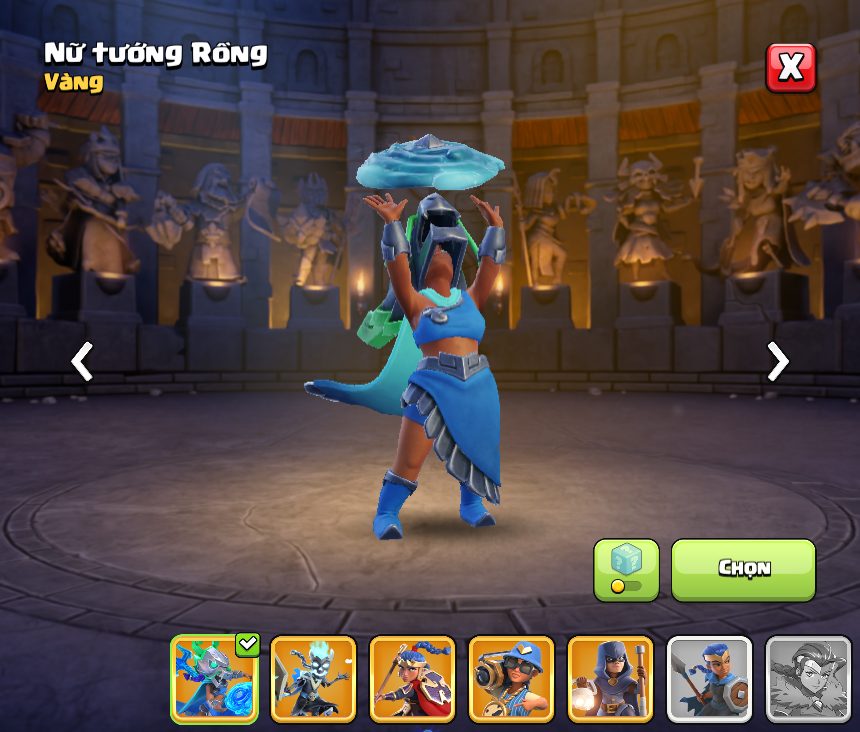Screen dimensions: 860x732
Task: Choose the hooded skin holding a lantern
Action: [610, 679]
